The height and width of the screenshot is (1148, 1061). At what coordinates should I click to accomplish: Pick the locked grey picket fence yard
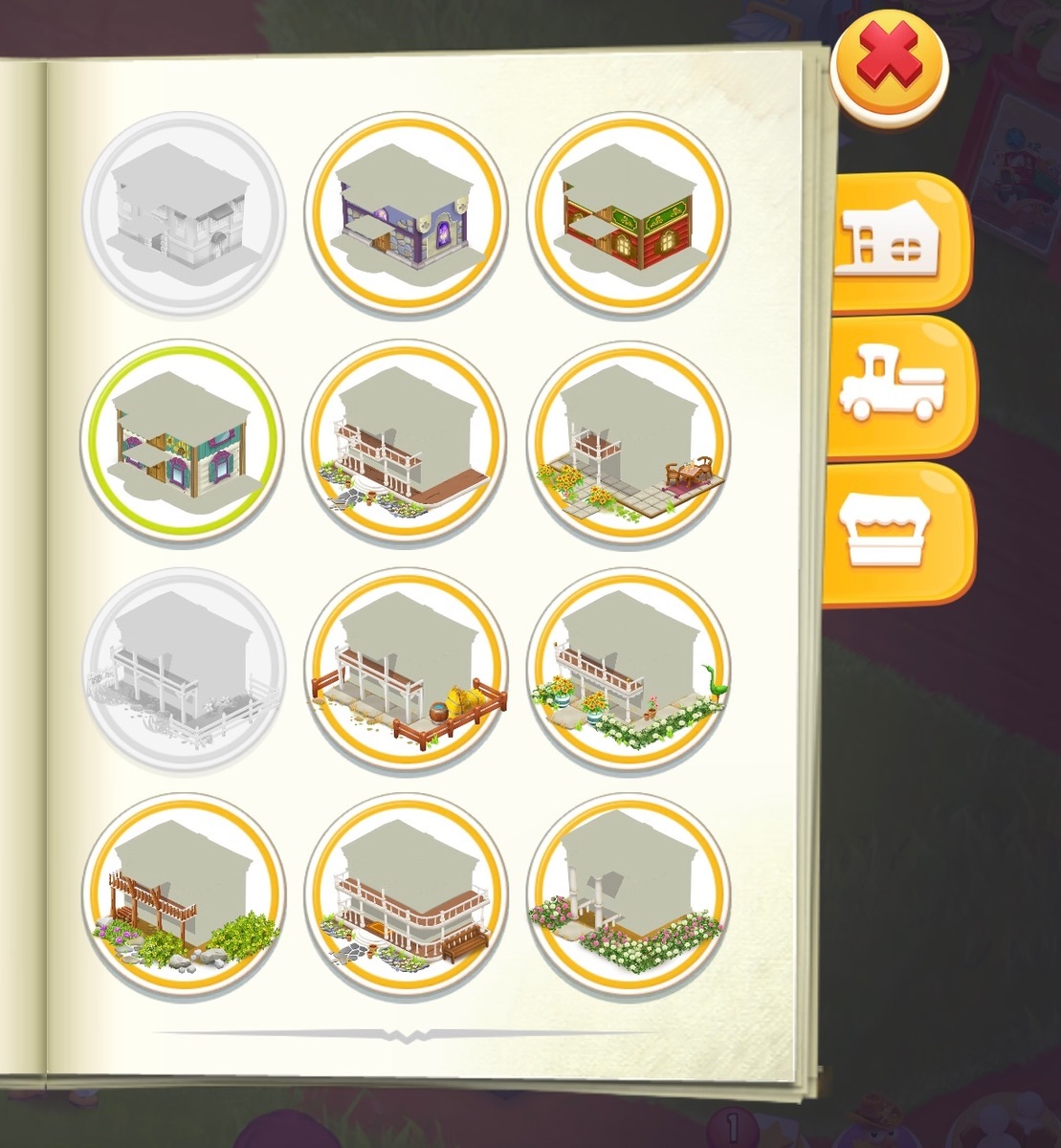click(x=182, y=668)
